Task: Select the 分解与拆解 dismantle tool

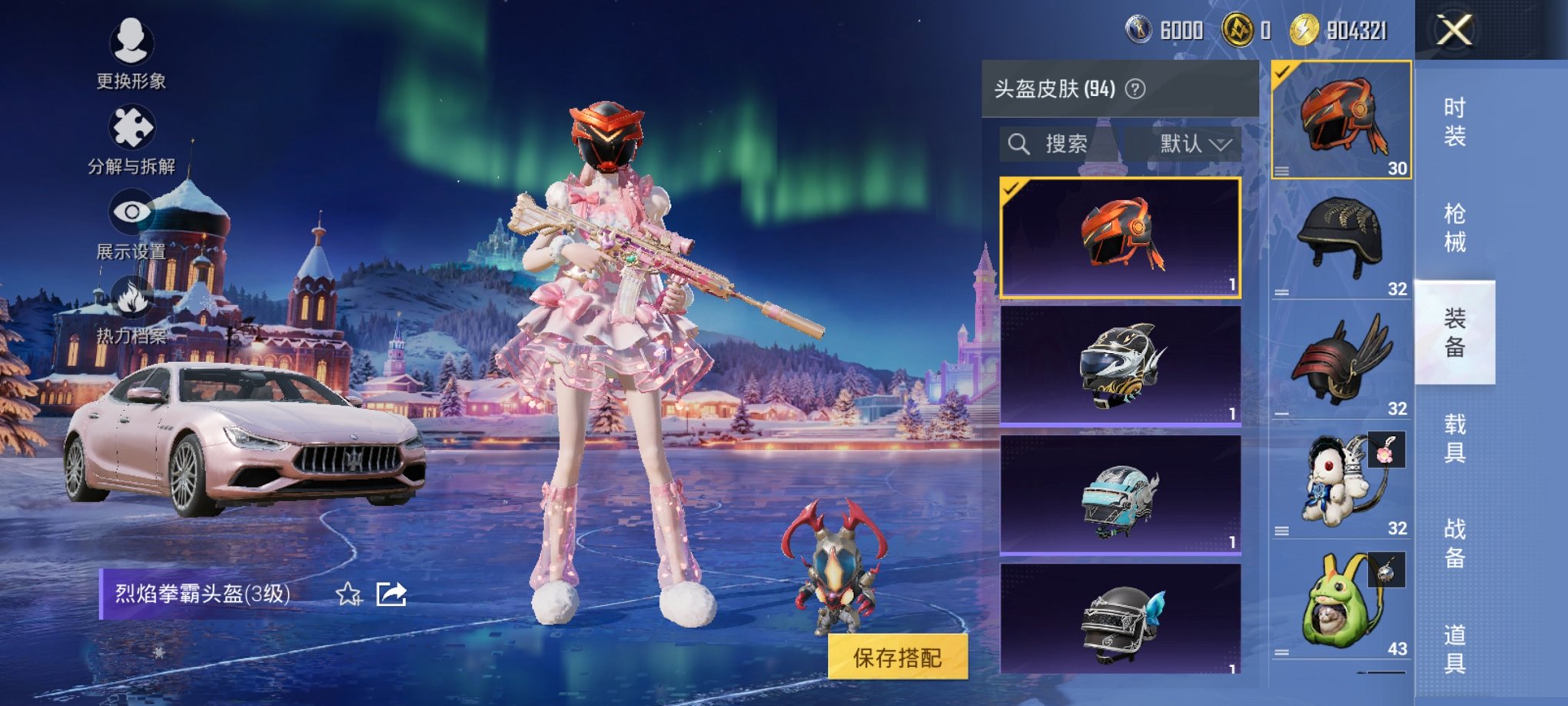Action: [131, 135]
